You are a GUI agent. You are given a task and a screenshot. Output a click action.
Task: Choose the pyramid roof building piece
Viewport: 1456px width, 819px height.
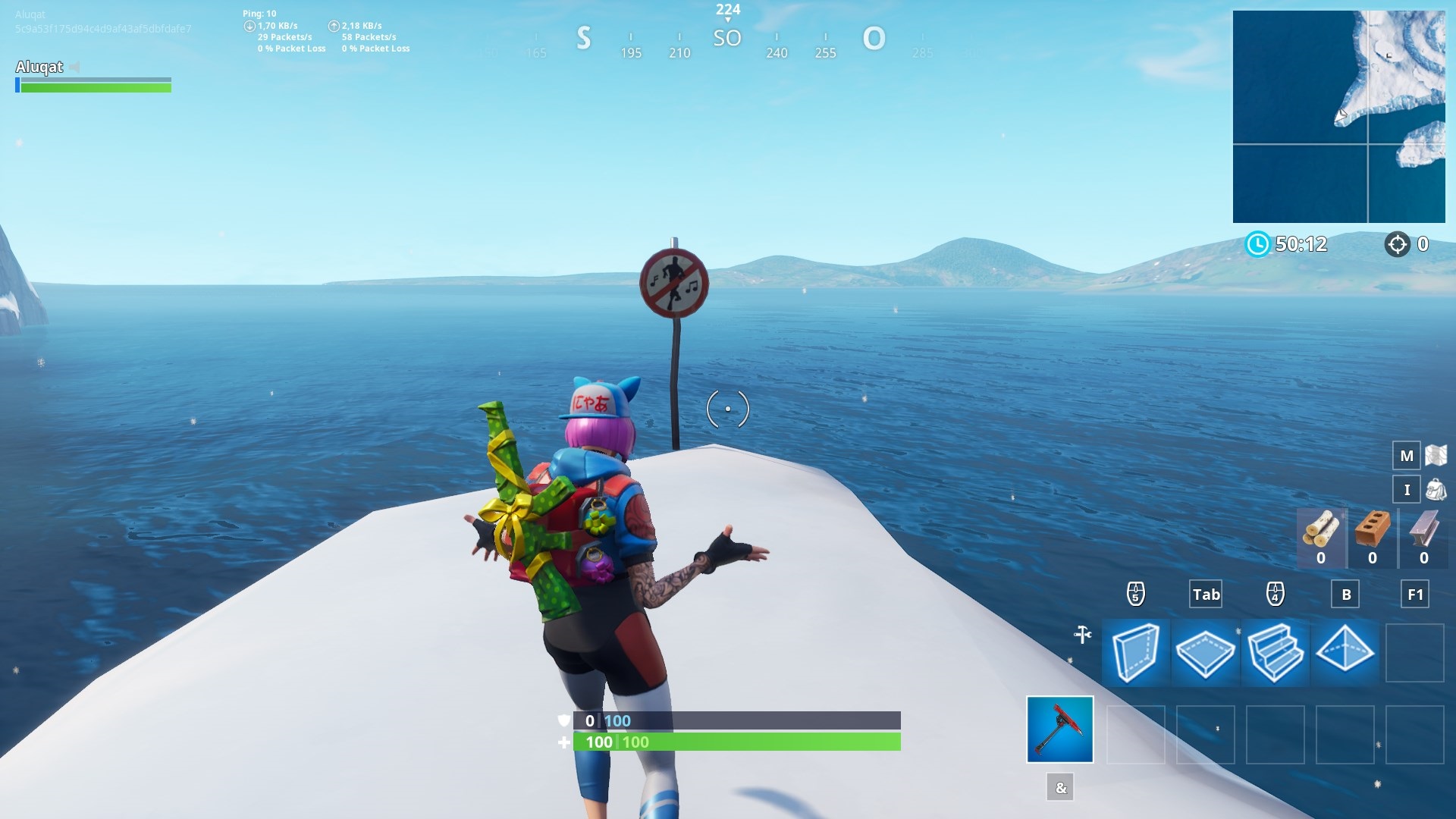[1345, 651]
